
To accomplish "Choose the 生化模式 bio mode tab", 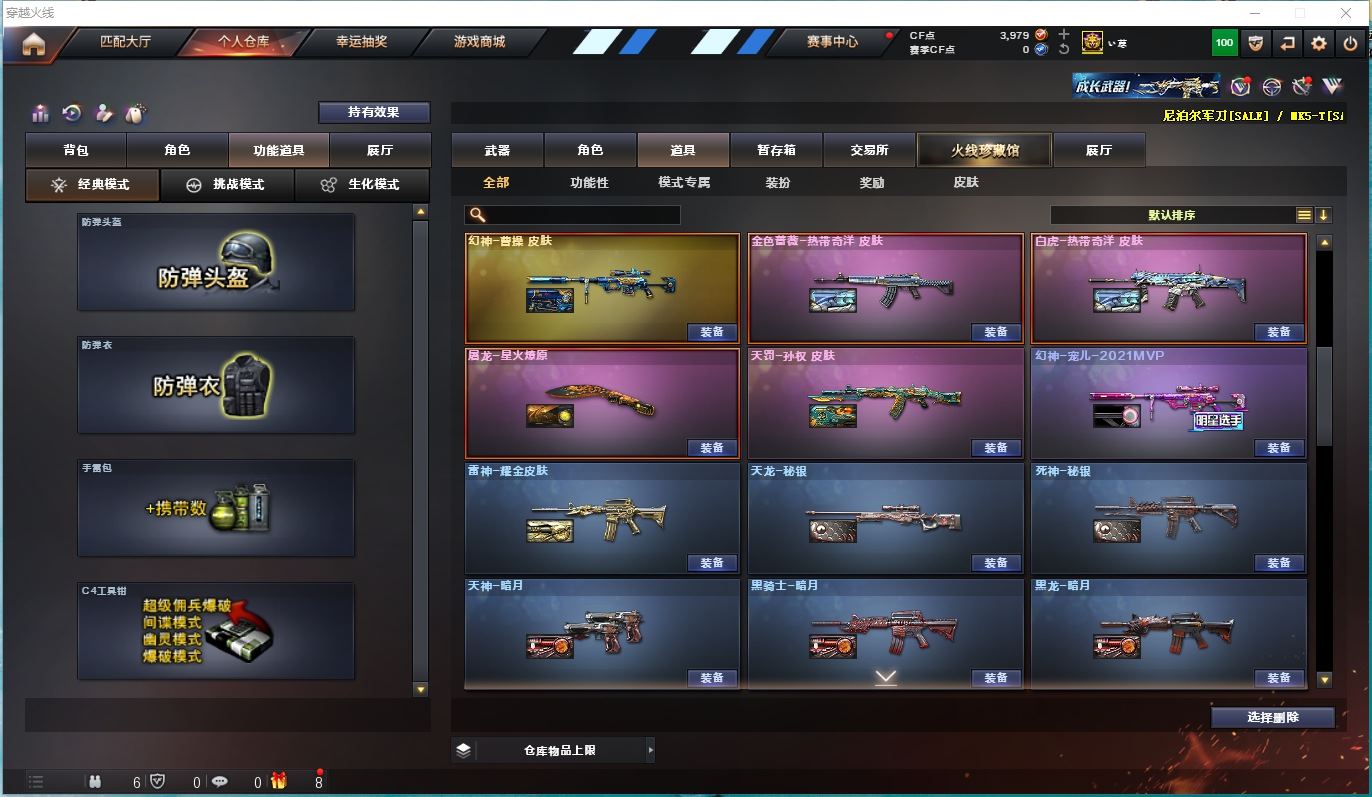I will (361, 185).
